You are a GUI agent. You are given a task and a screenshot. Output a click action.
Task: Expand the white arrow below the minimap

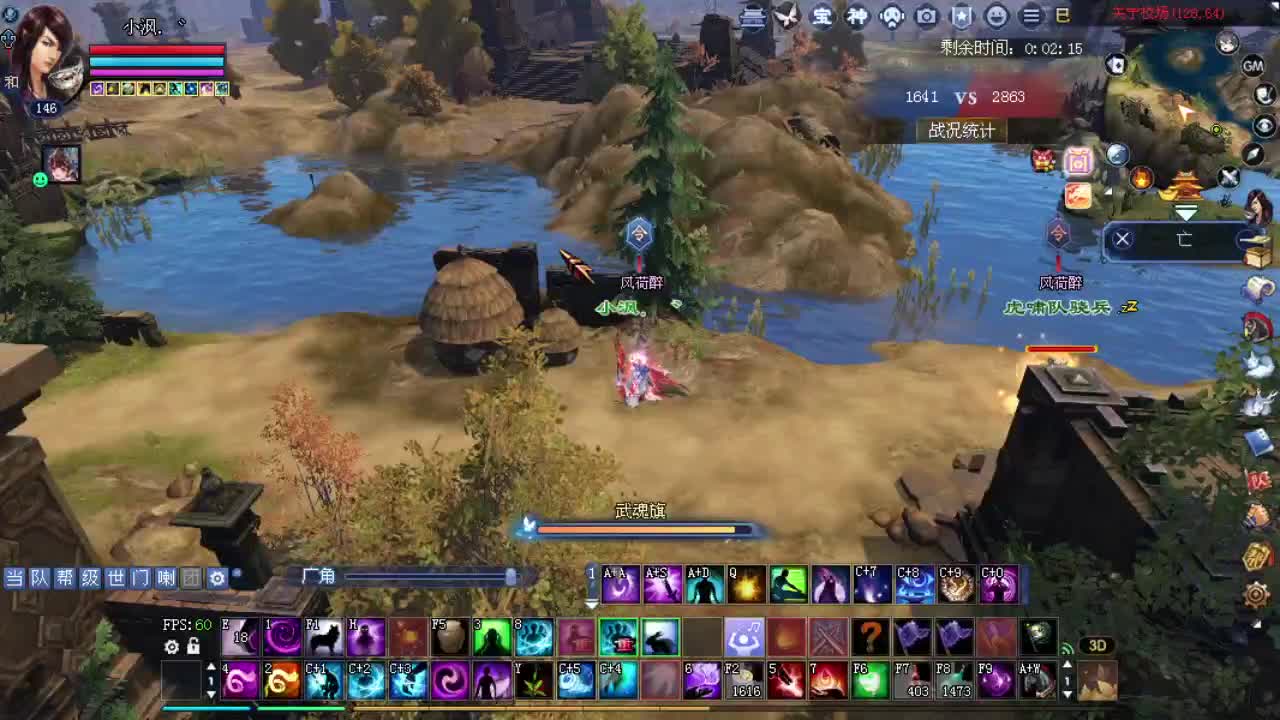[1188, 212]
